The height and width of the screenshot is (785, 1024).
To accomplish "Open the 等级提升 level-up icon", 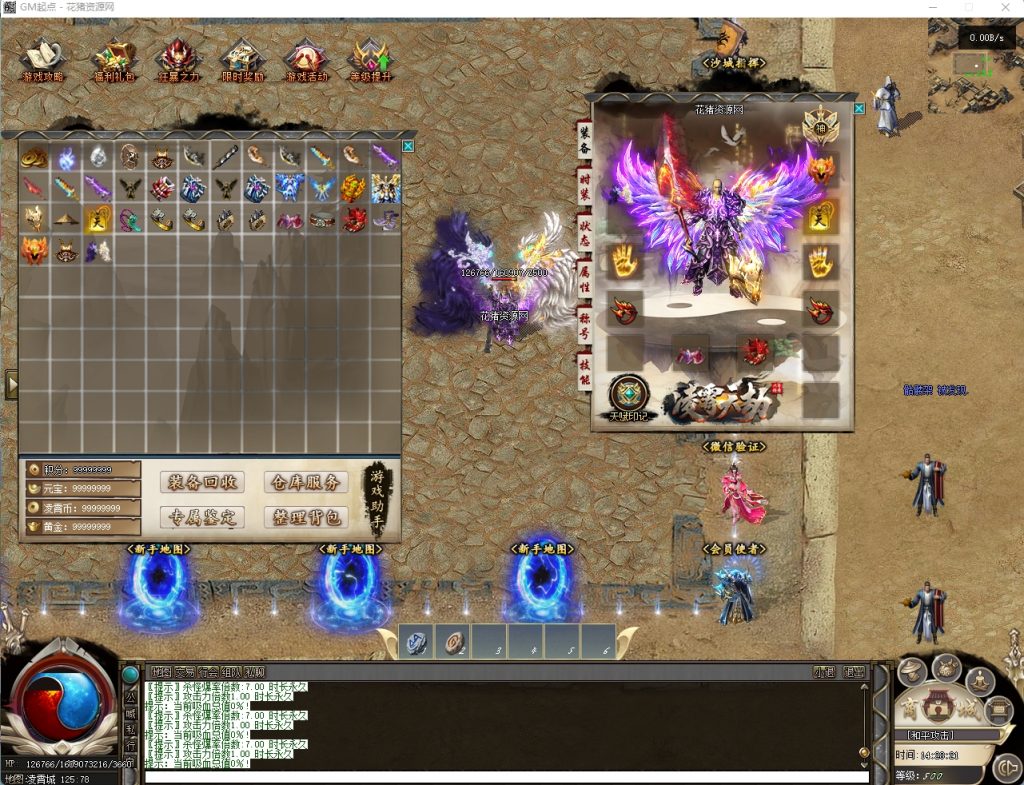I will 370,59.
